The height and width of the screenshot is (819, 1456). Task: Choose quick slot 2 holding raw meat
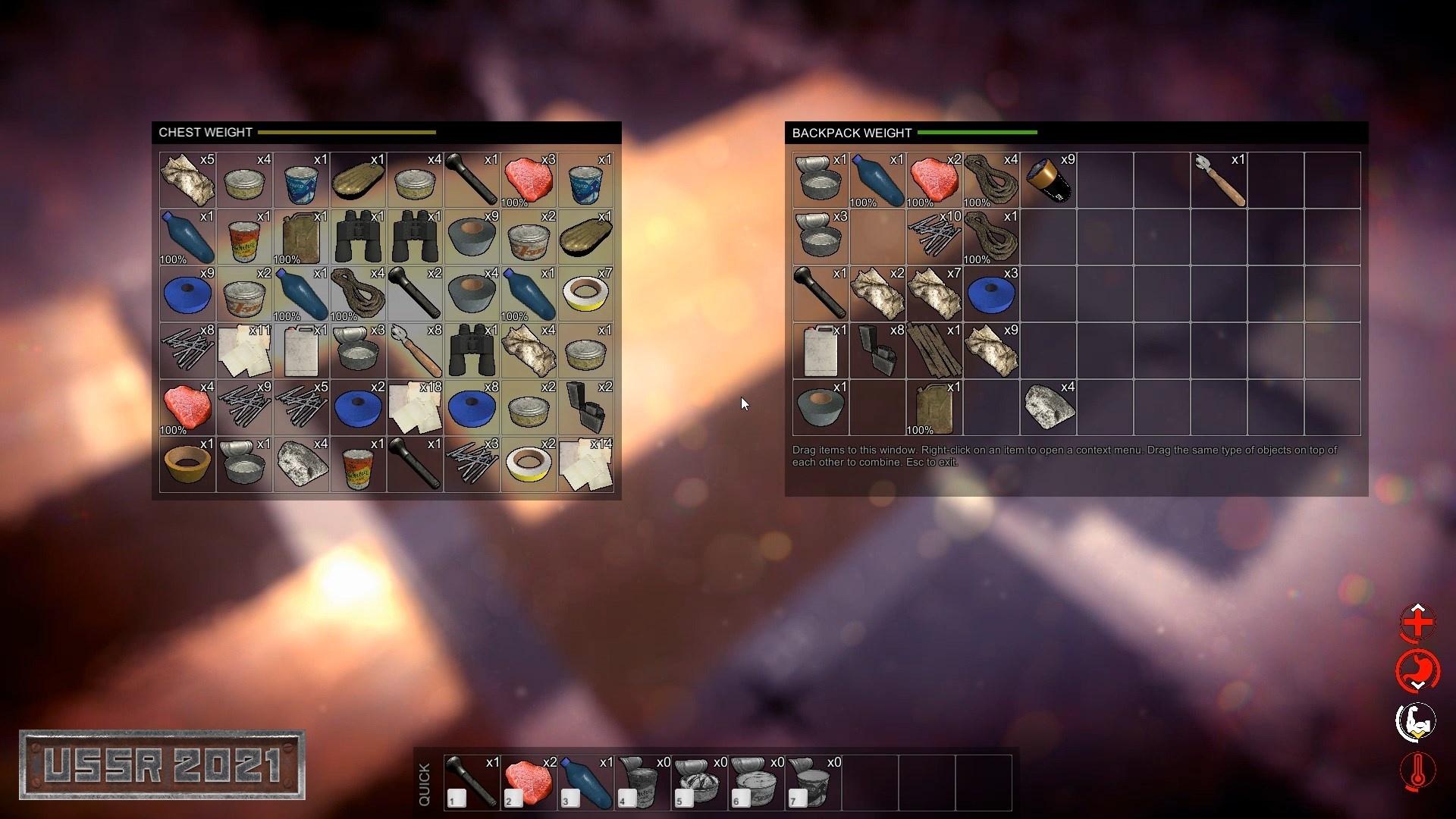529,783
